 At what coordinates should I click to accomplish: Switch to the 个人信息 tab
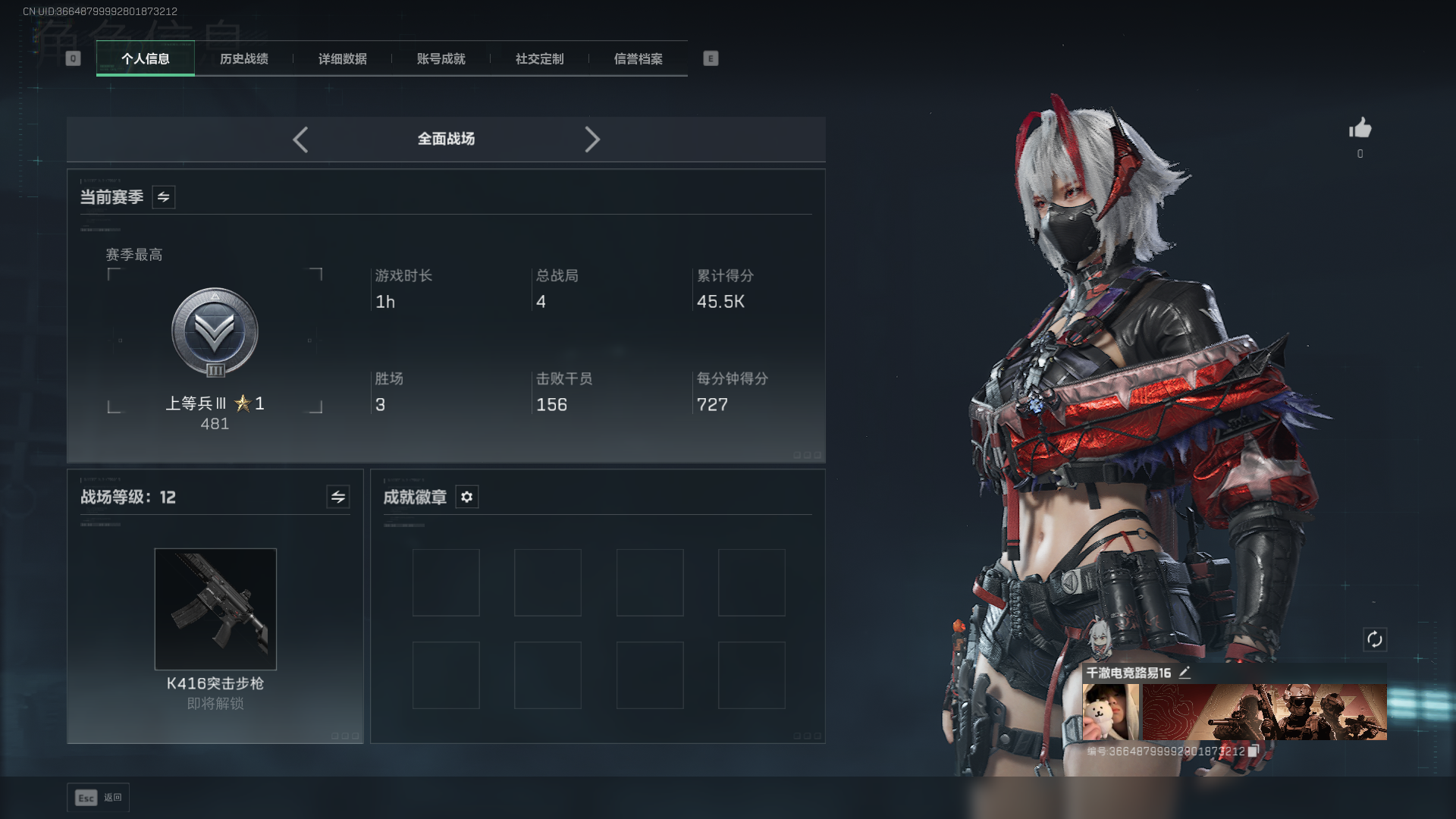tap(146, 59)
